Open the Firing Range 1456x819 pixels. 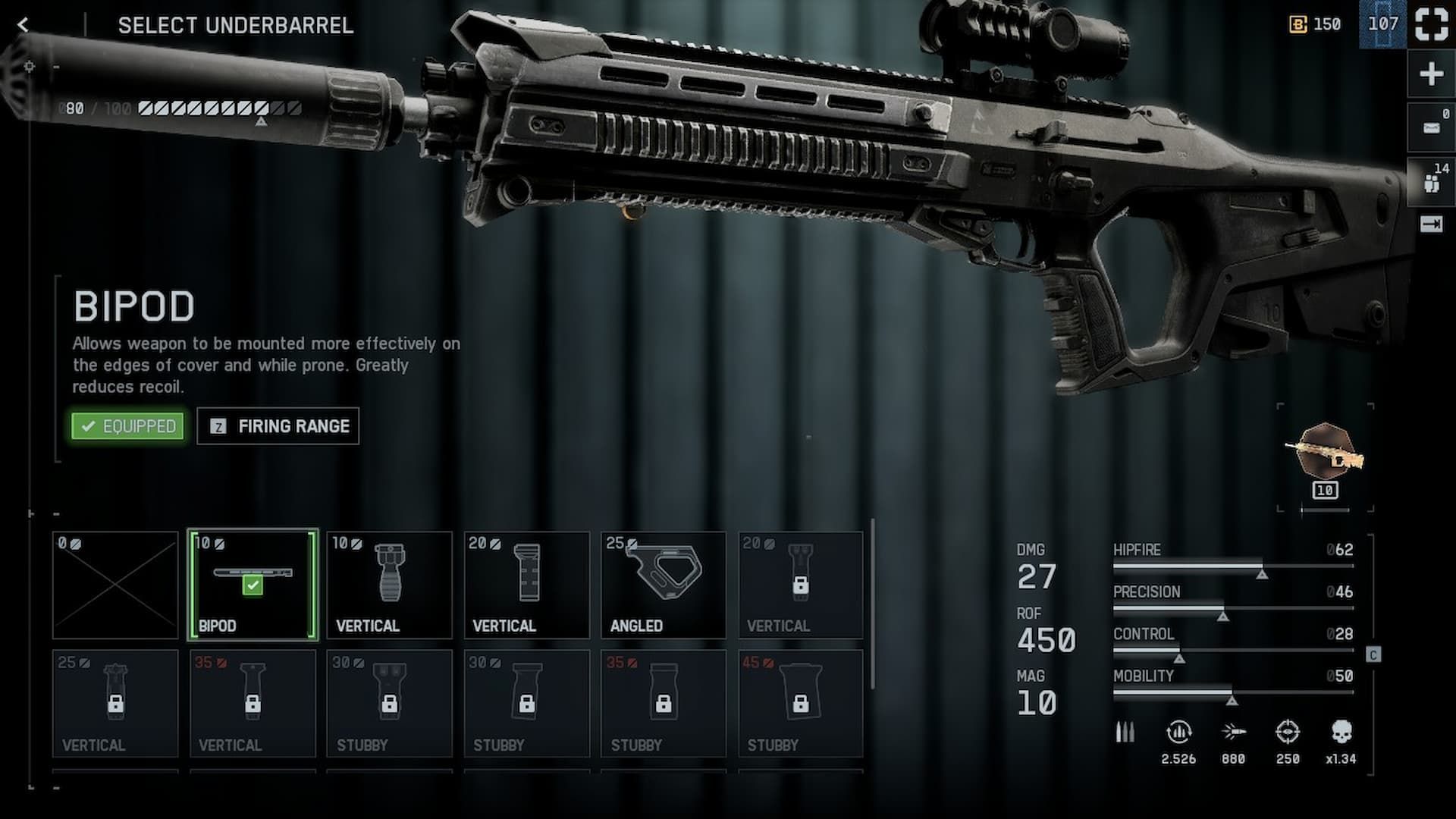click(278, 426)
